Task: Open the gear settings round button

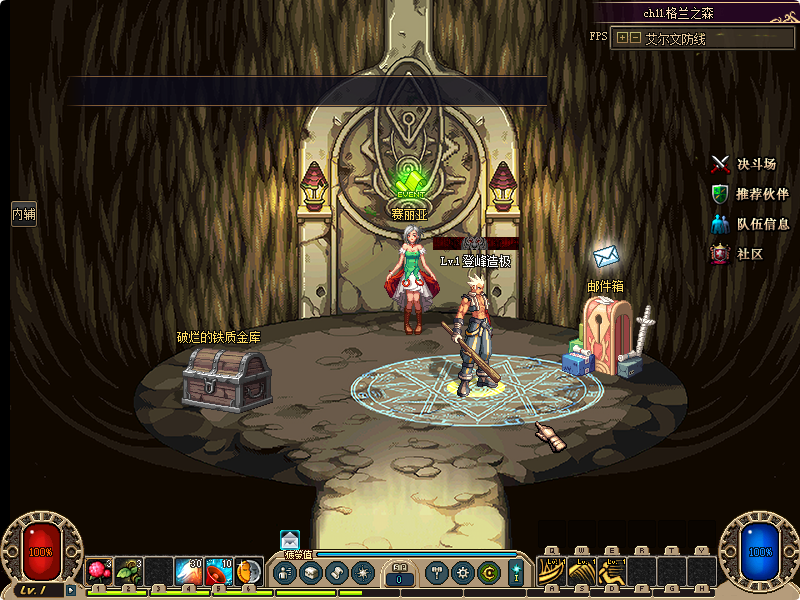Action: [462, 573]
